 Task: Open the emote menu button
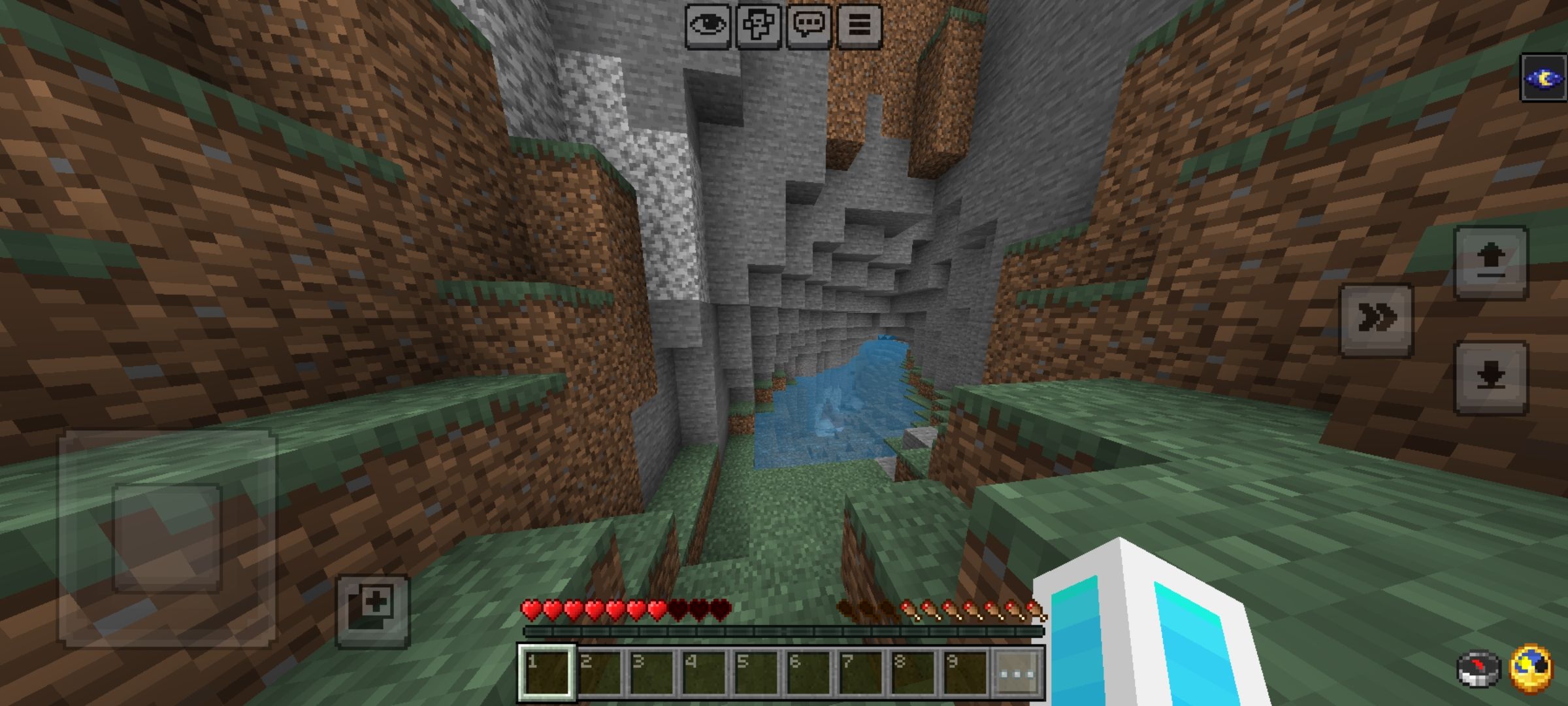click(759, 26)
